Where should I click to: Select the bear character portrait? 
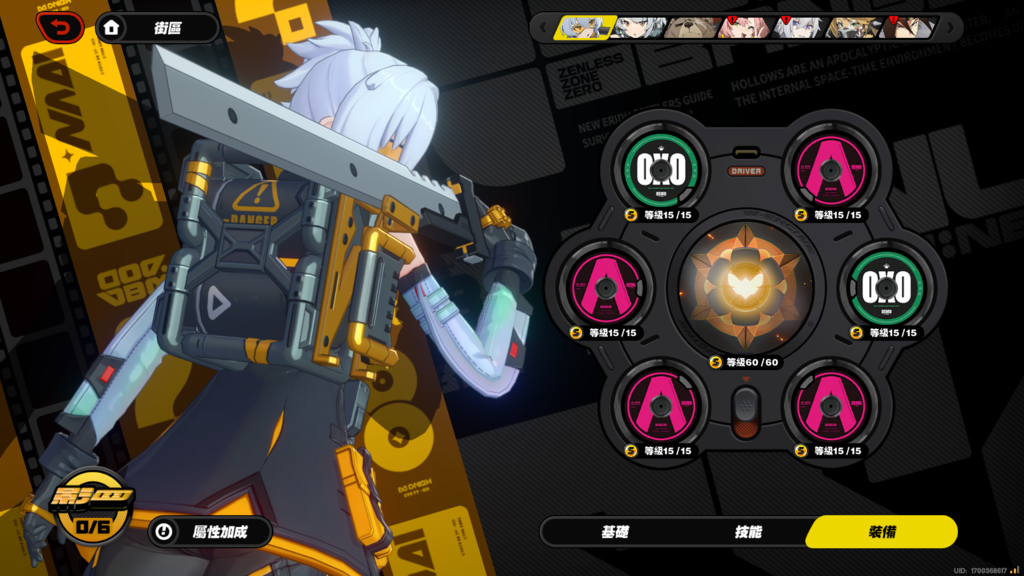tap(690, 27)
